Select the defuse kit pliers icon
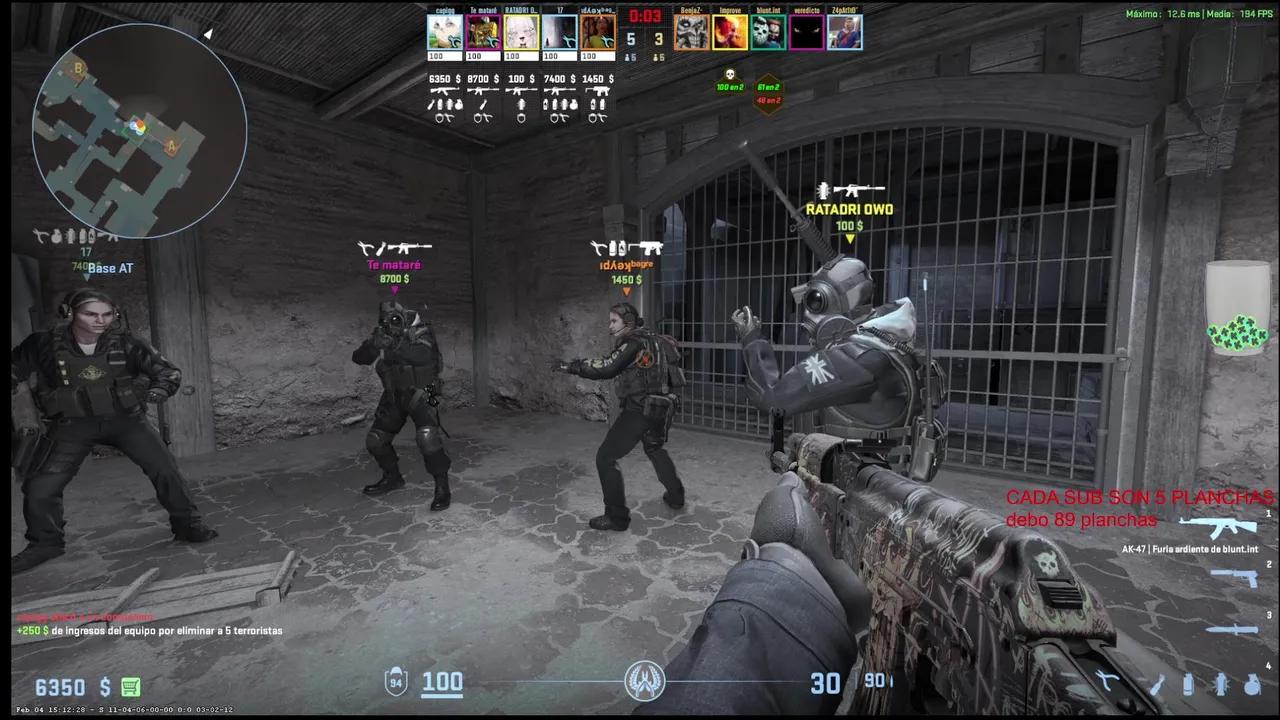The height and width of the screenshot is (720, 1280). coord(1107,684)
